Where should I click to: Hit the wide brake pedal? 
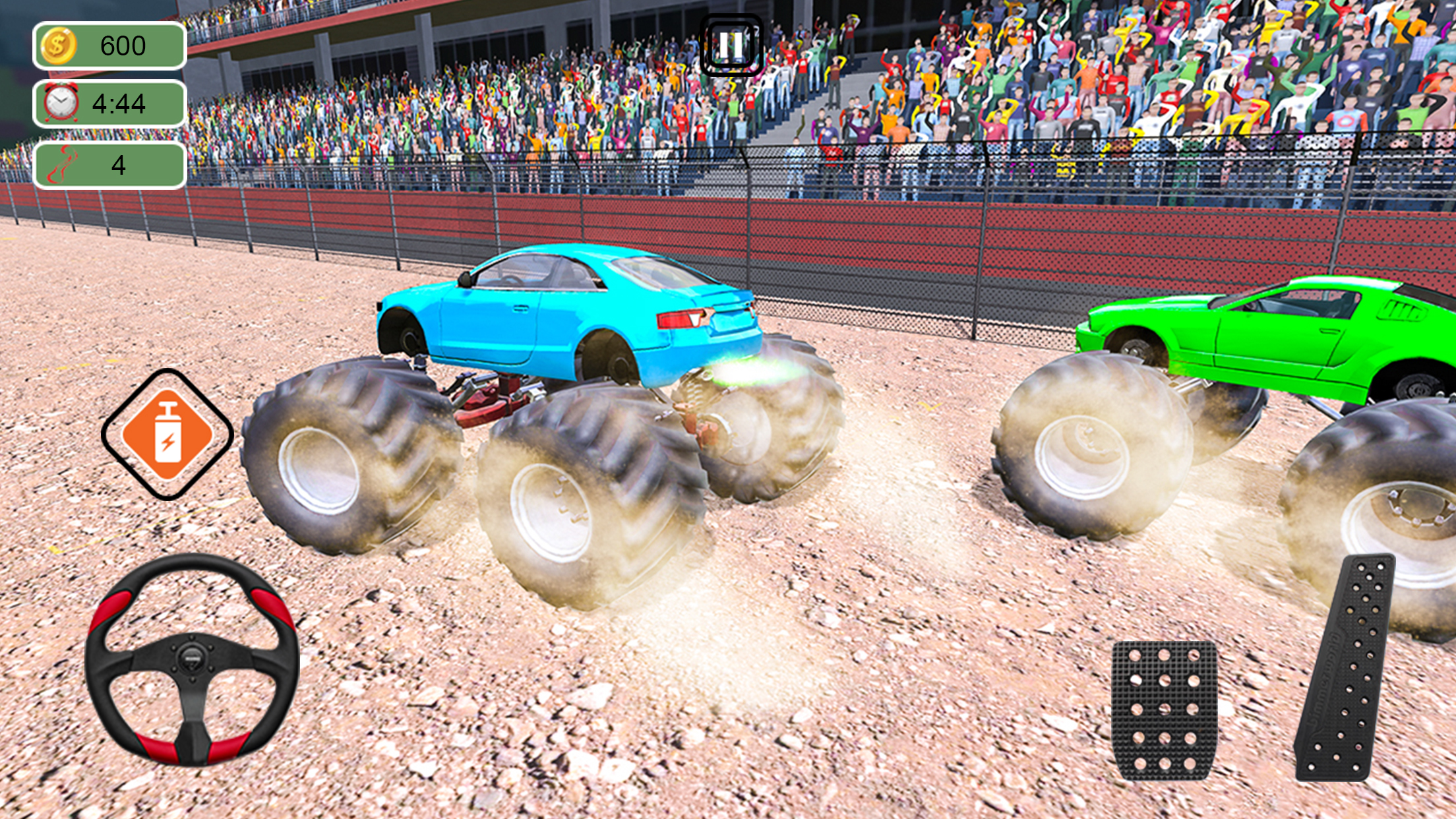1164,710
